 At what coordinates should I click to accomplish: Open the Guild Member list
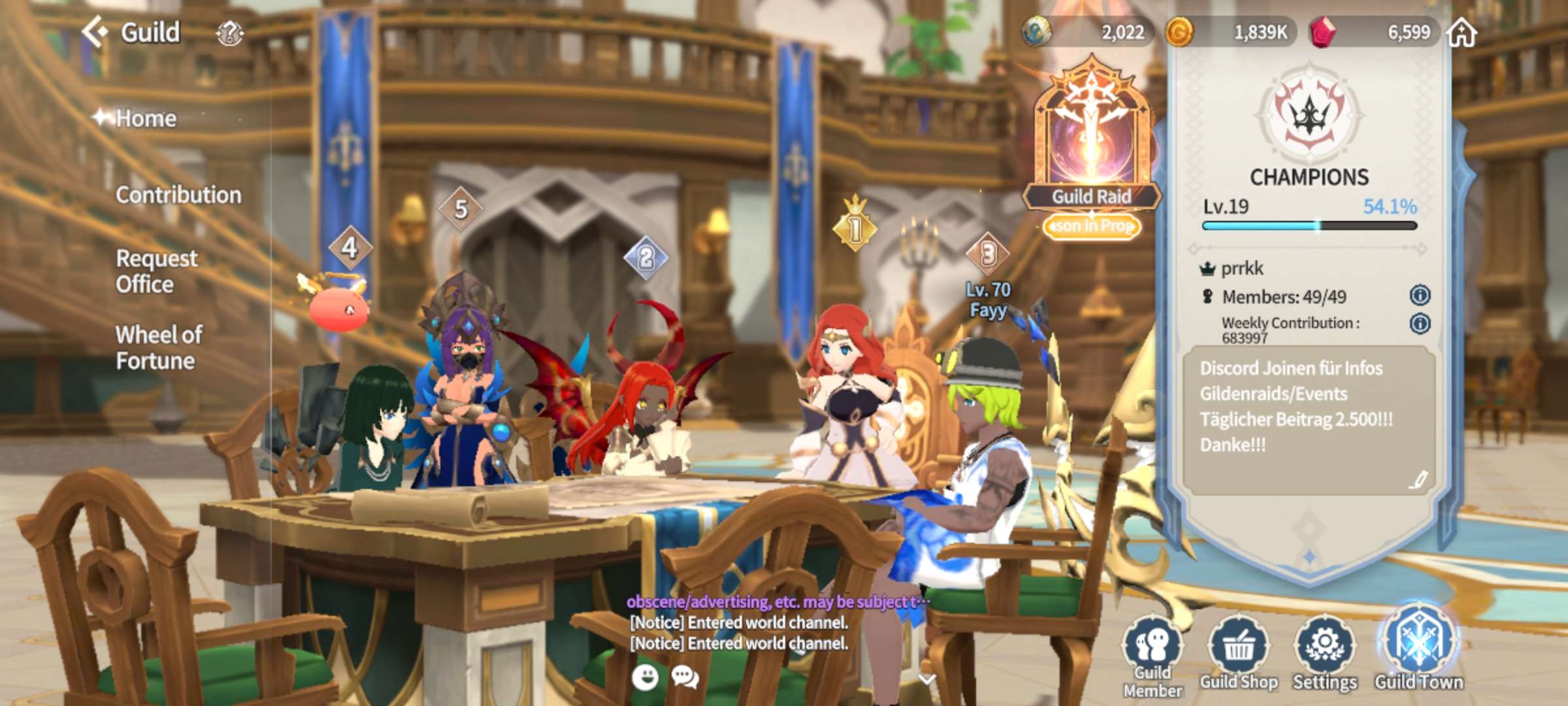click(1153, 654)
